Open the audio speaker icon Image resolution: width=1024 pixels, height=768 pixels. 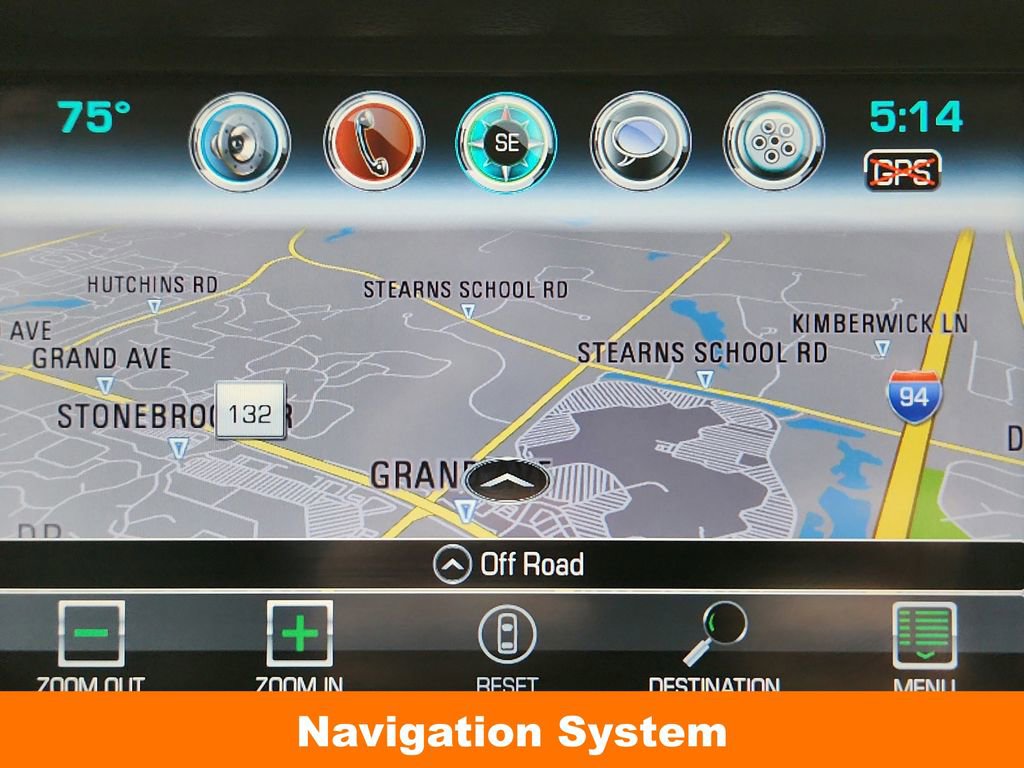click(240, 142)
